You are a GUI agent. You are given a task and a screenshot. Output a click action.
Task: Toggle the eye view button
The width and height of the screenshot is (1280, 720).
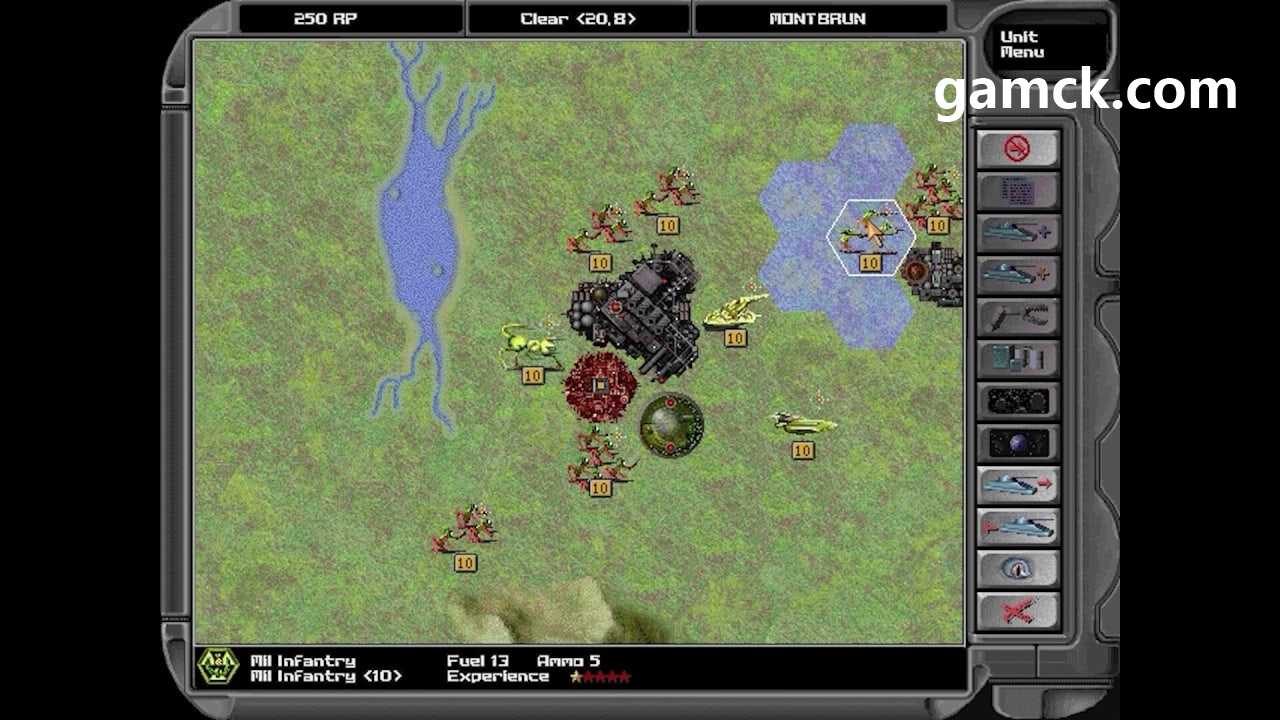[x=1017, y=569]
